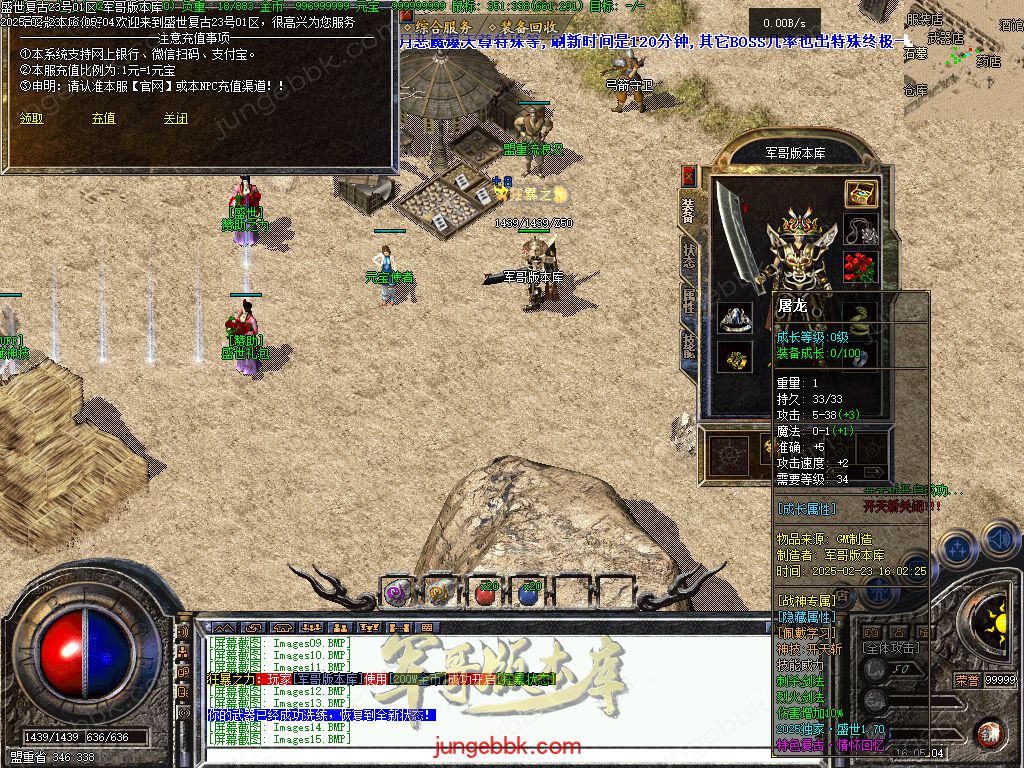Switch to the 状态 status tab

coord(689,252)
